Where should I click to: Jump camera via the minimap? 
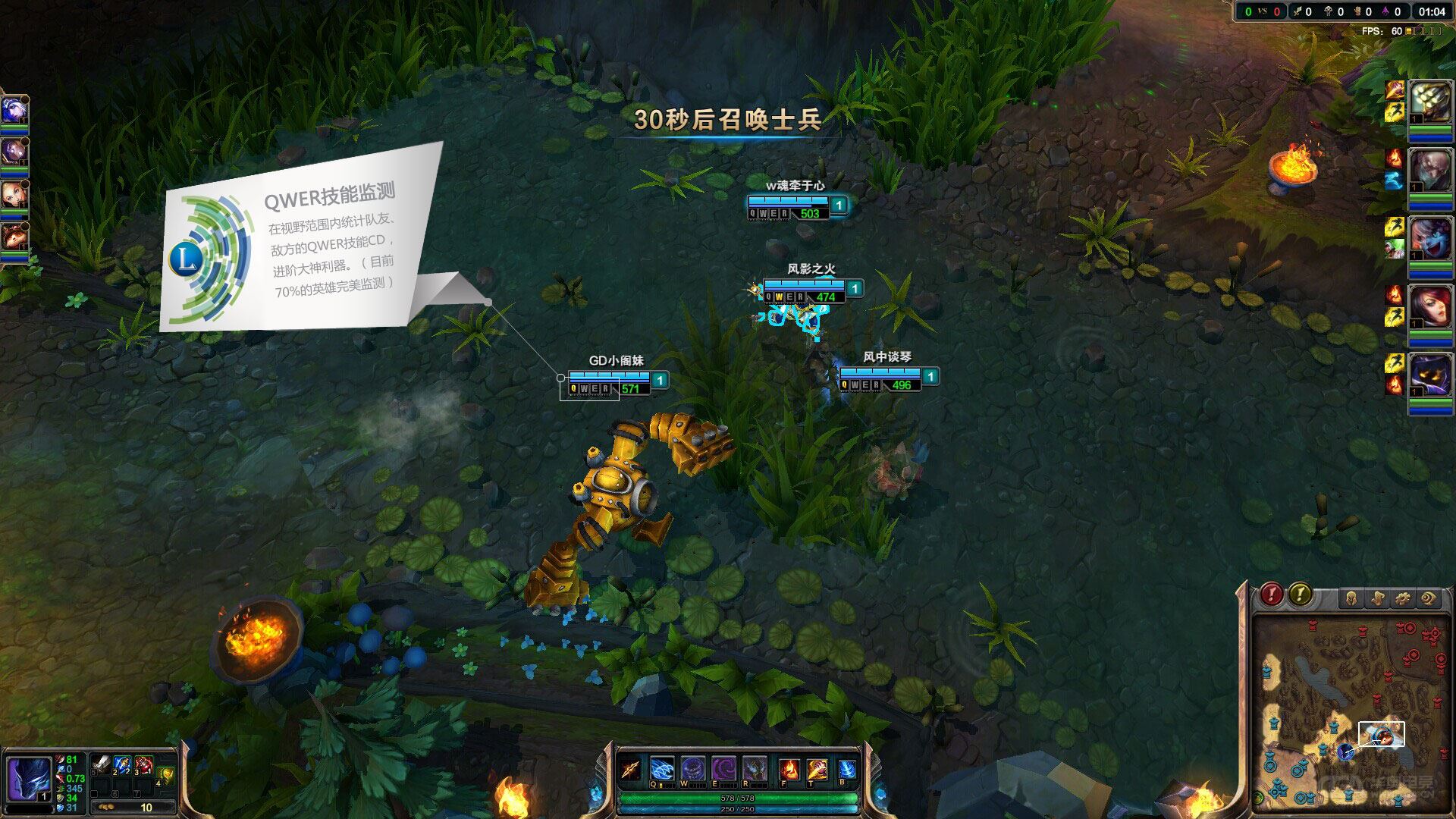1350,713
